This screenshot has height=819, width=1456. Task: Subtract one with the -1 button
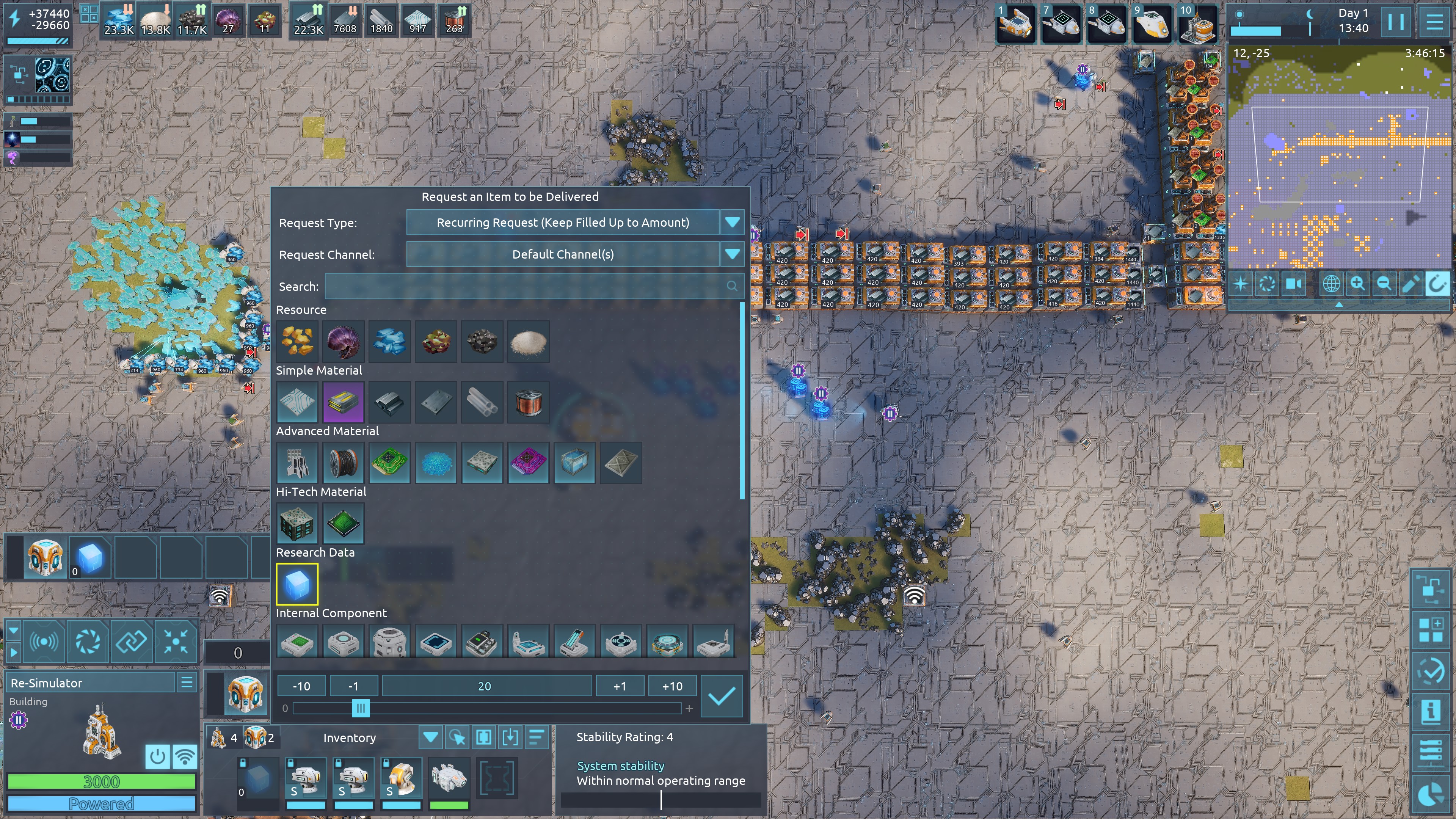point(353,686)
